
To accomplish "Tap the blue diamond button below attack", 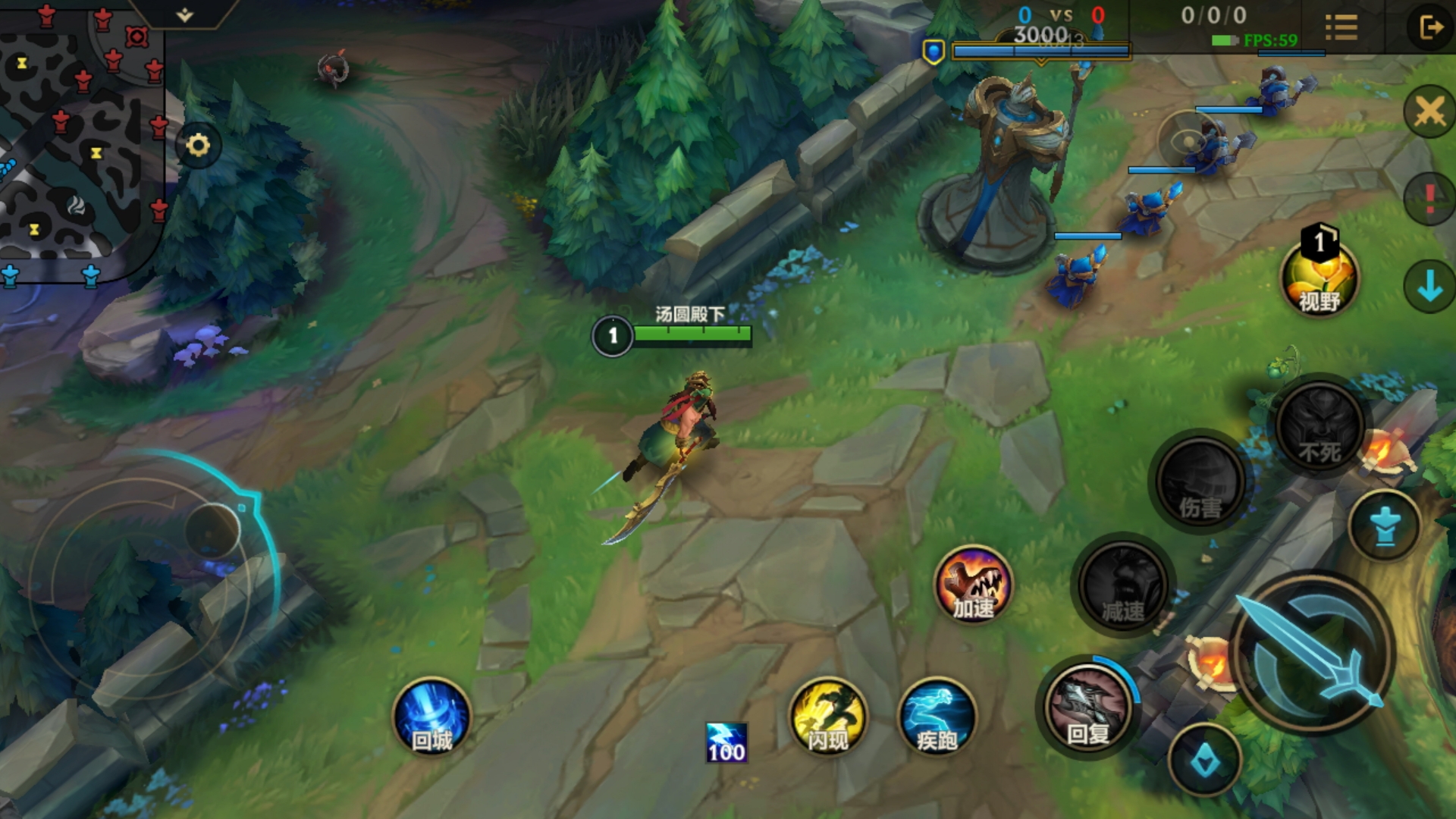I will 1205,761.
